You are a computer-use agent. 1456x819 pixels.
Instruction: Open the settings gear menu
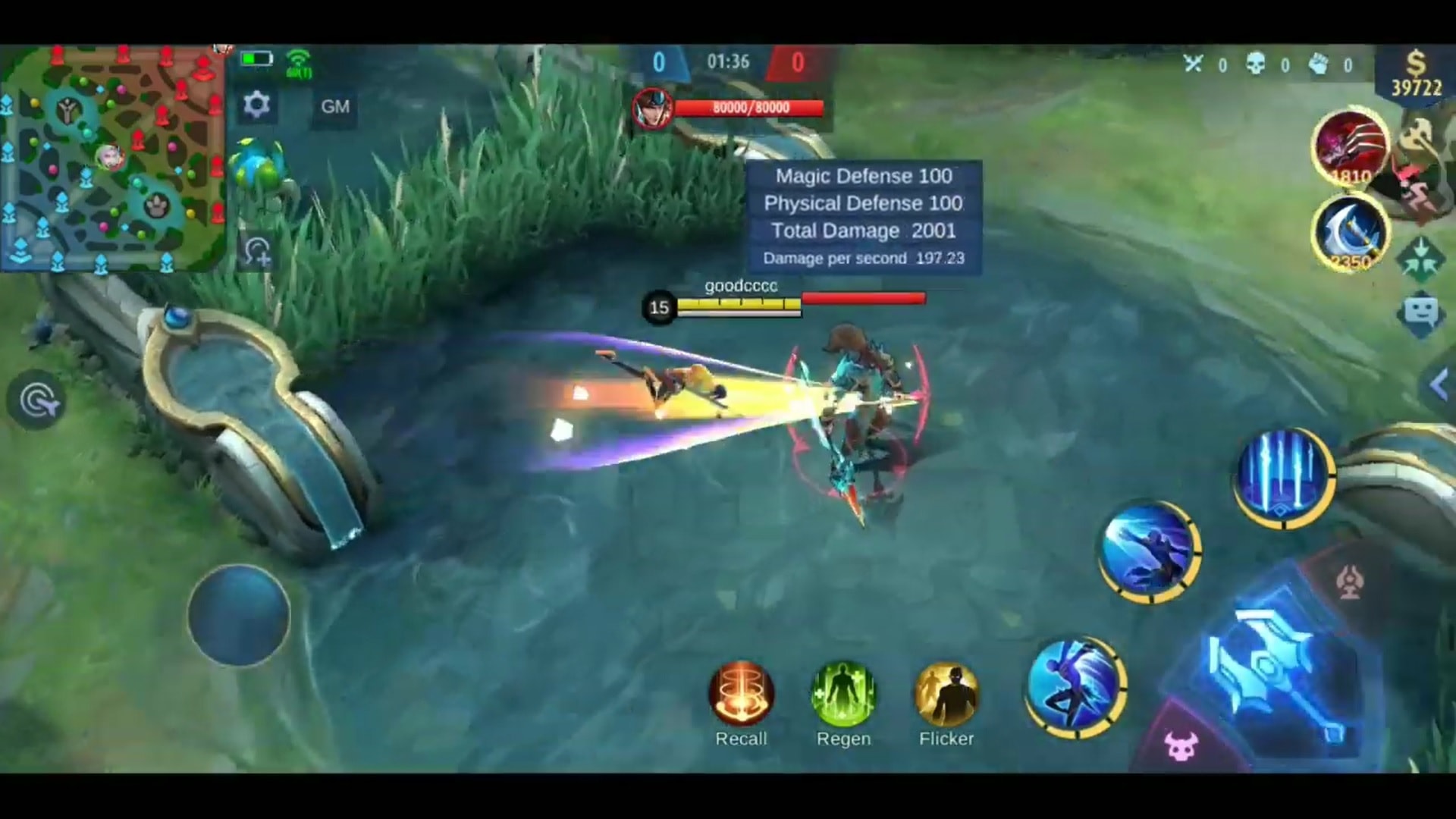click(x=256, y=105)
